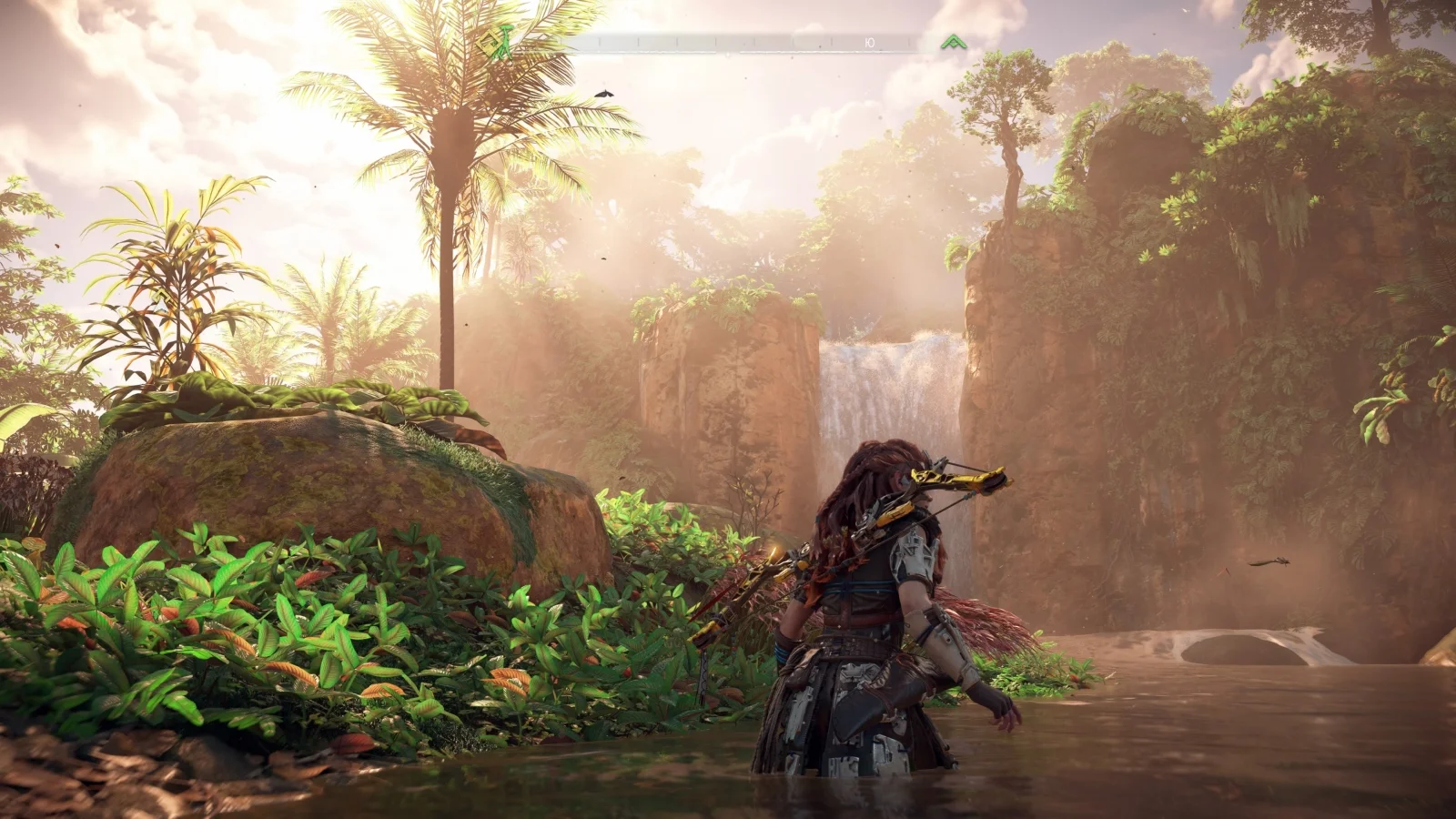Click the green marker cluster at top left of compass

point(496,41)
